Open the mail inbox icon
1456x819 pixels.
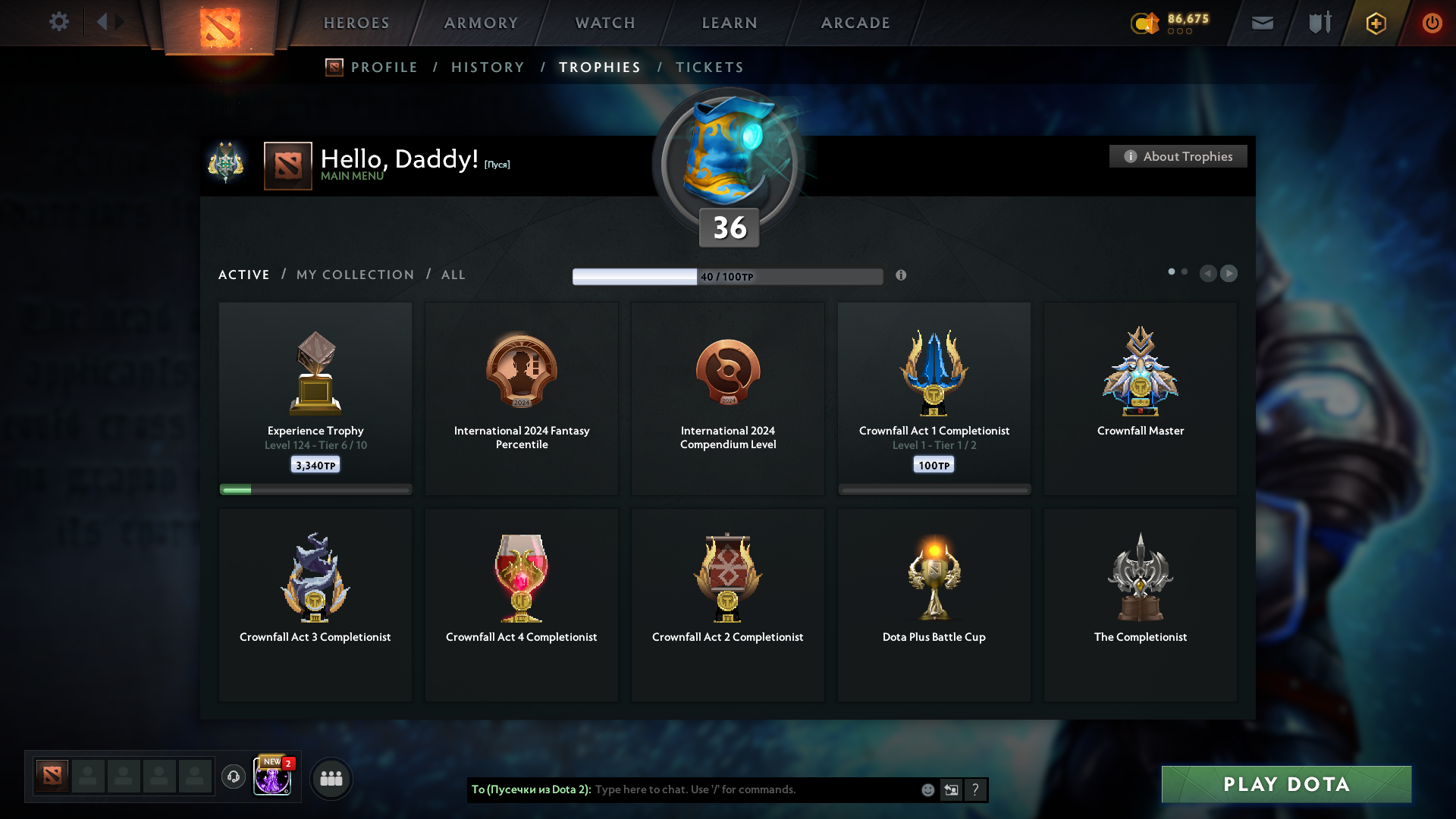point(1262,23)
